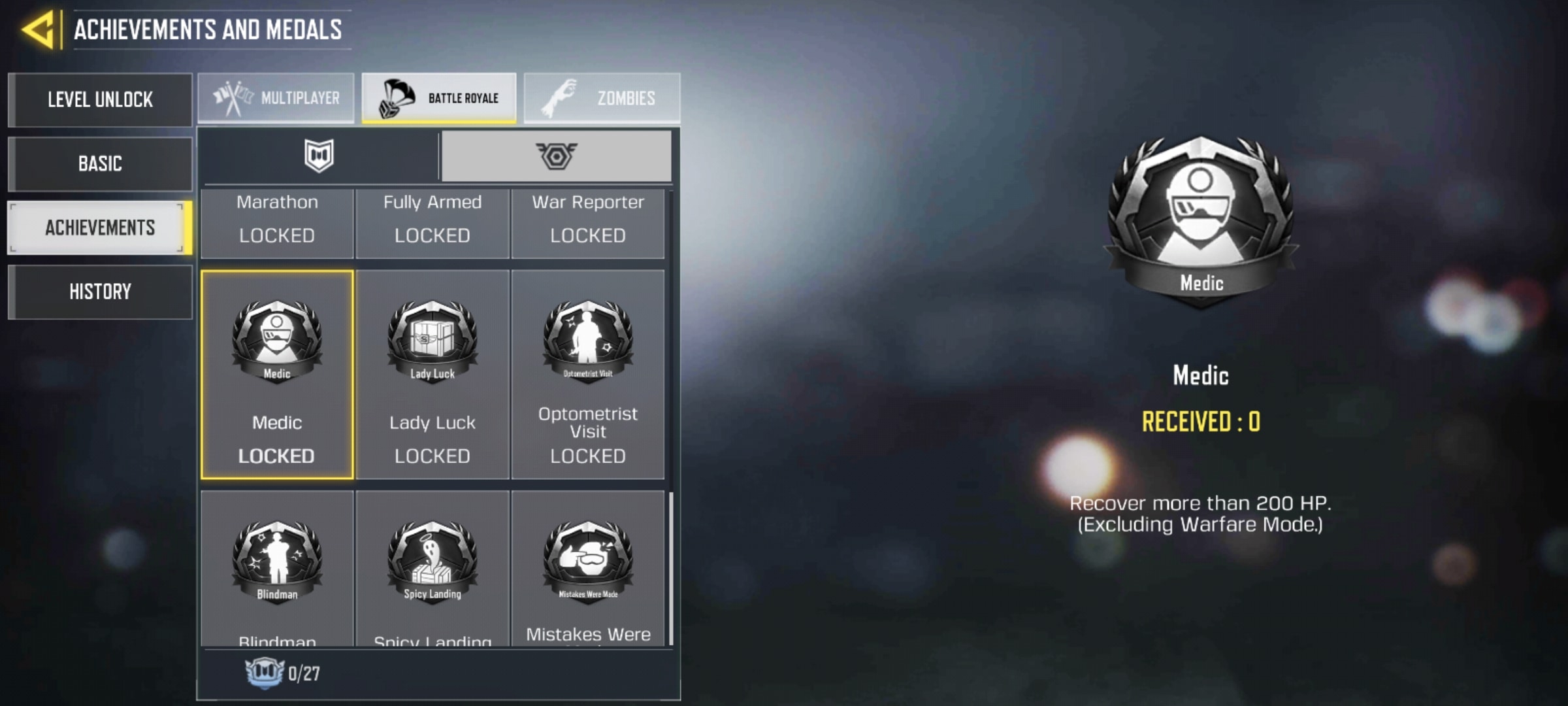Switch to the Zombies tab
The height and width of the screenshot is (706, 1568).
602,98
